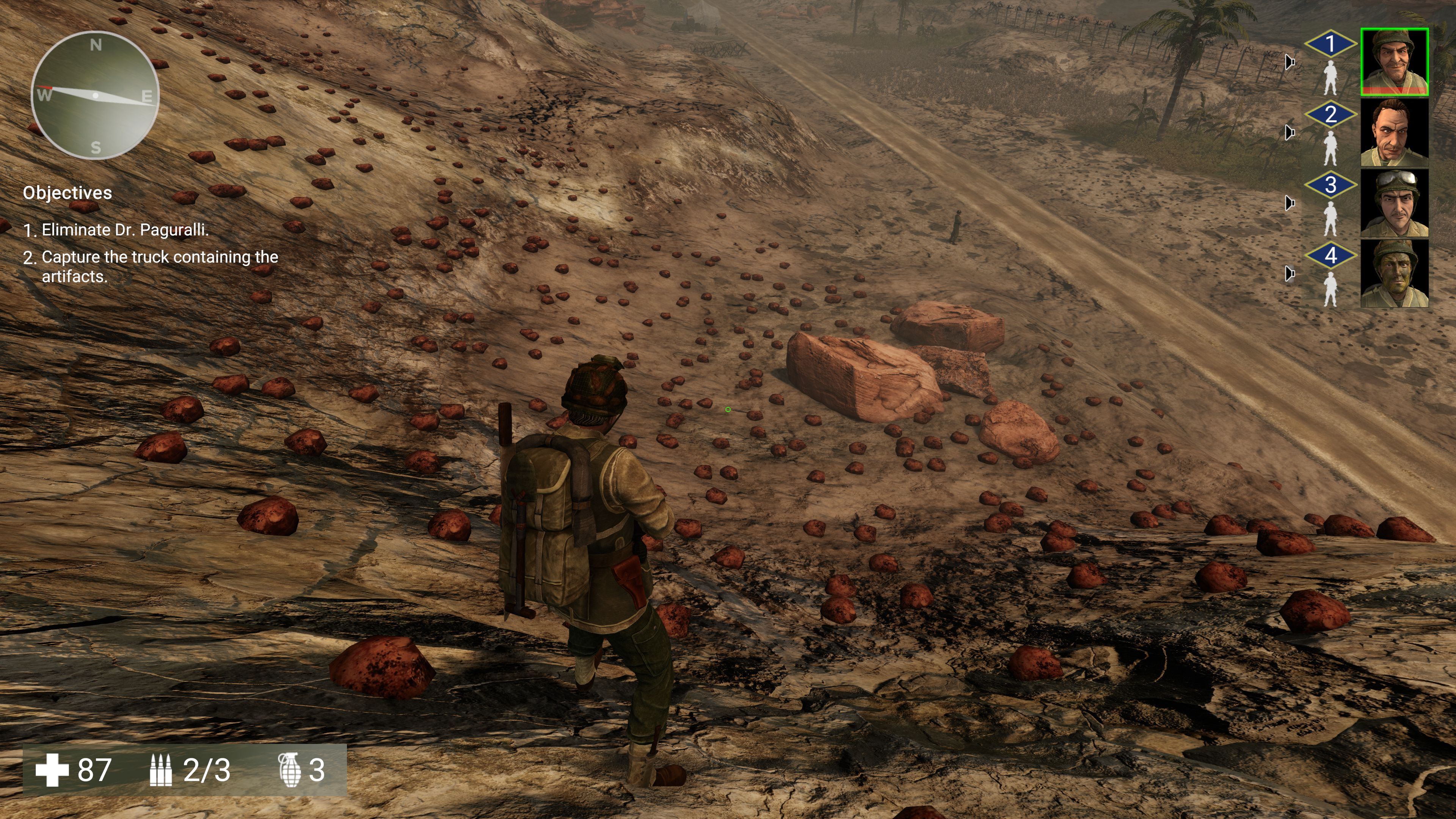This screenshot has height=819, width=1456.
Task: Open the compass in the corner
Action: (x=95, y=95)
